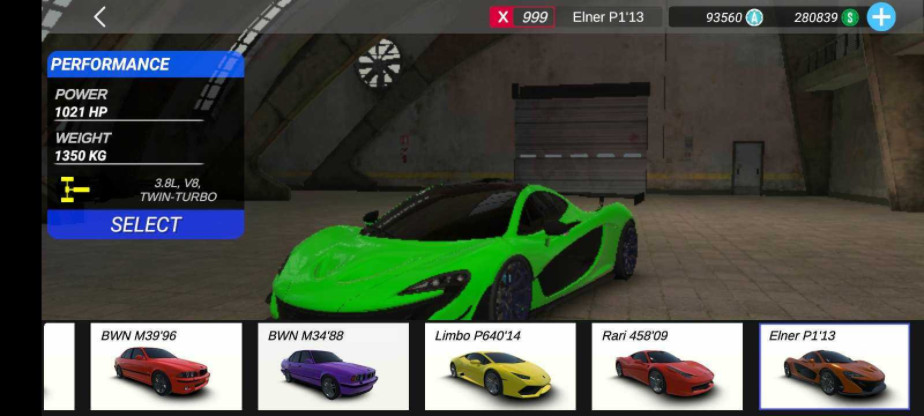Go back using the top-left arrow
Image resolution: width=924 pixels, height=416 pixels.
click(x=99, y=17)
